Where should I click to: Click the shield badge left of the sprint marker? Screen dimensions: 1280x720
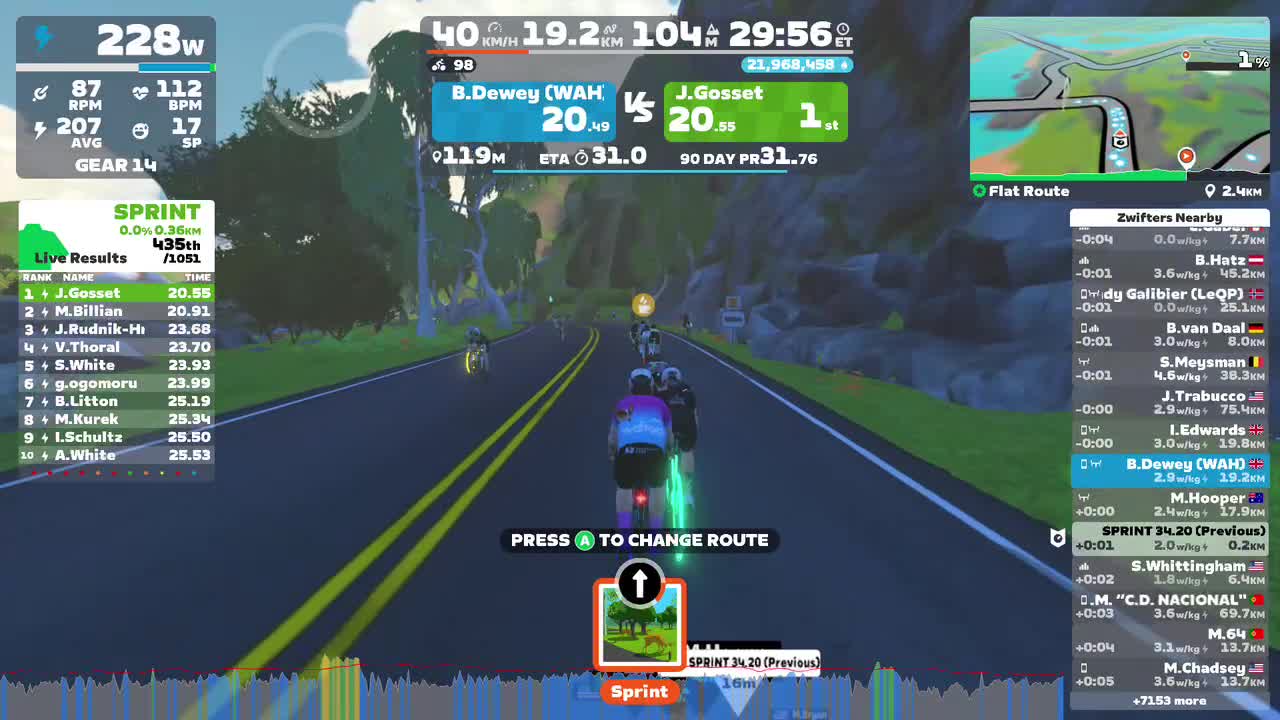tap(1057, 539)
